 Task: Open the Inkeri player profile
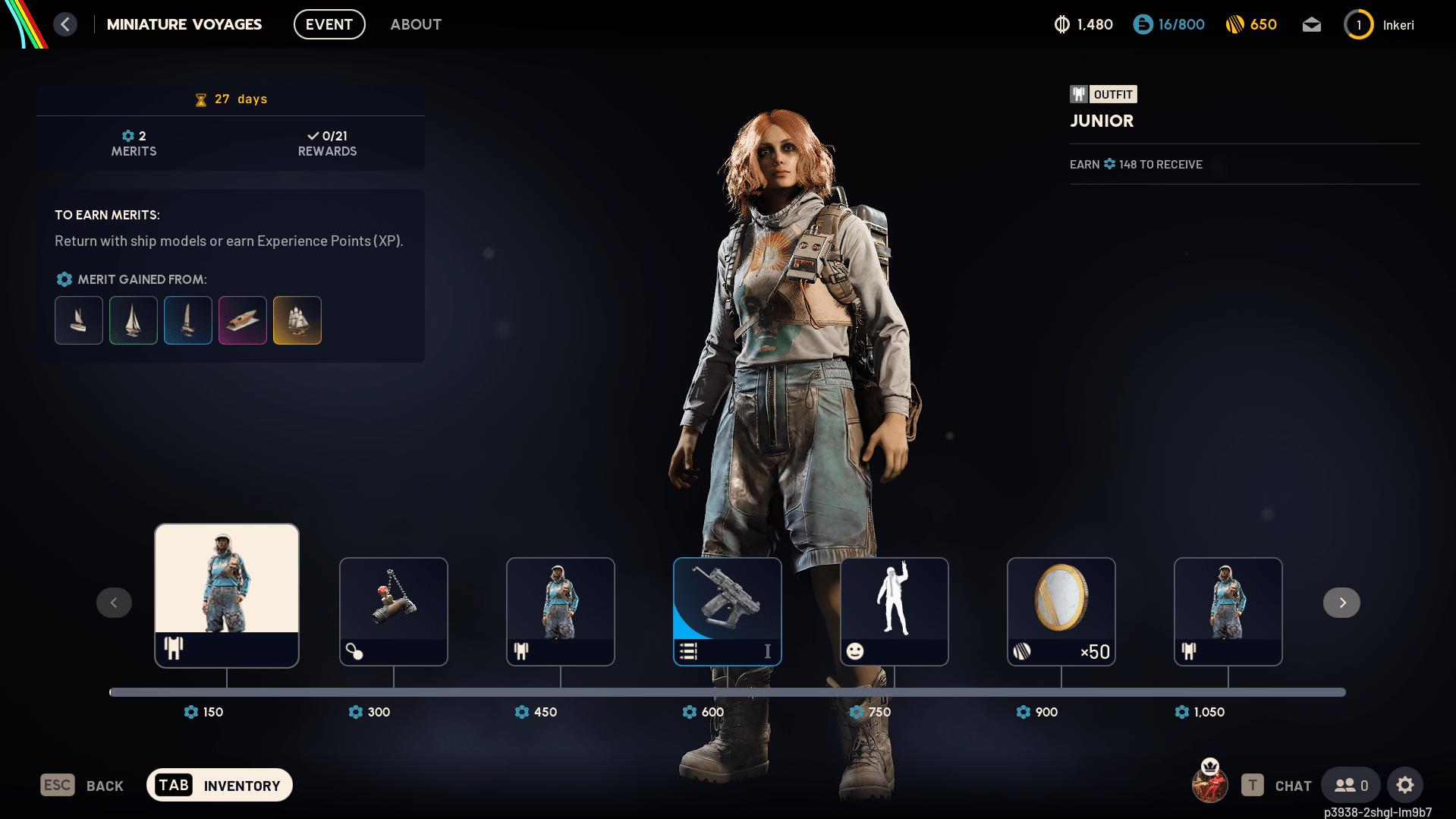point(1379,25)
